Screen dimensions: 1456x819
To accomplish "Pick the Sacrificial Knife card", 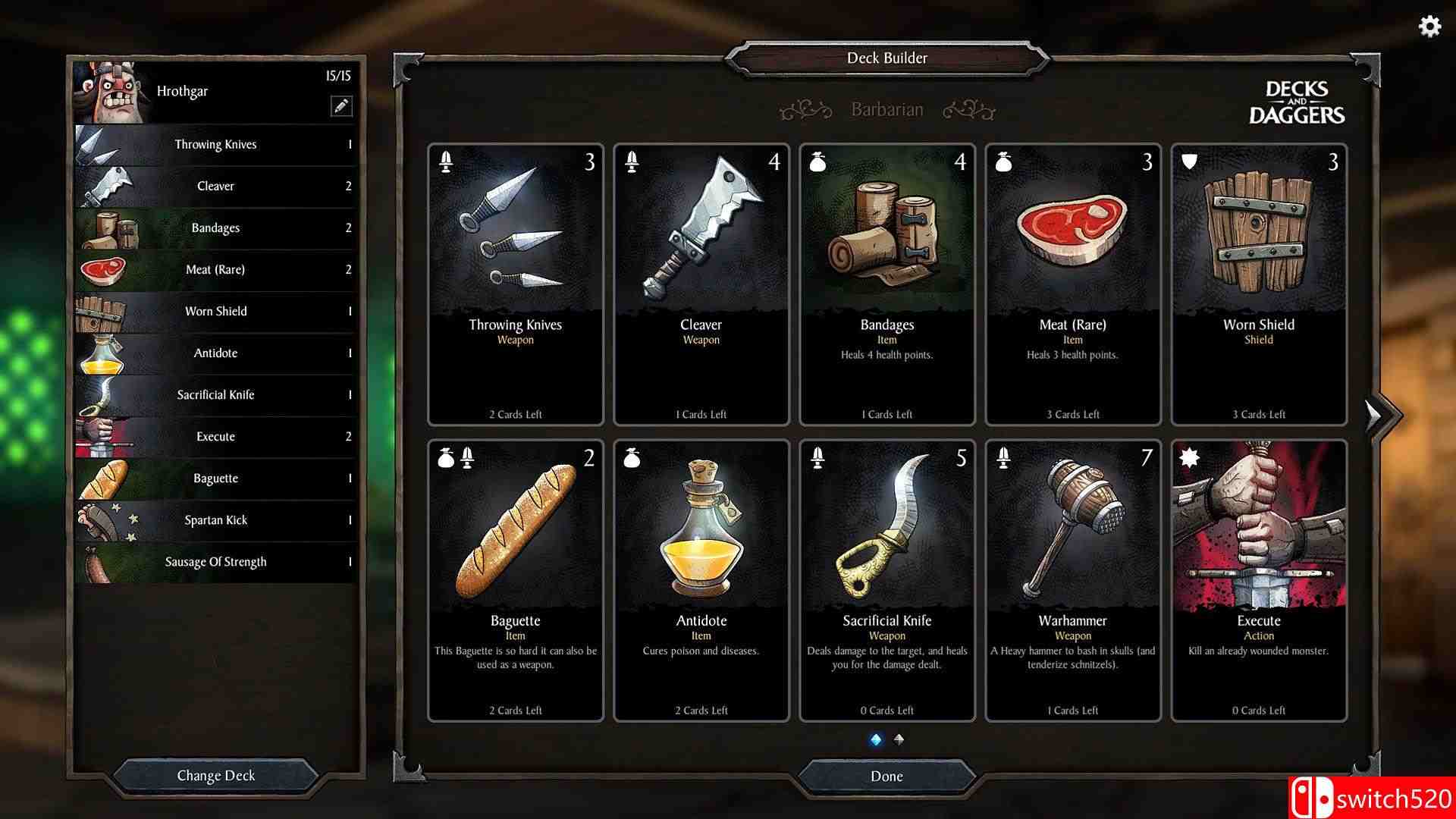I will 886,580.
